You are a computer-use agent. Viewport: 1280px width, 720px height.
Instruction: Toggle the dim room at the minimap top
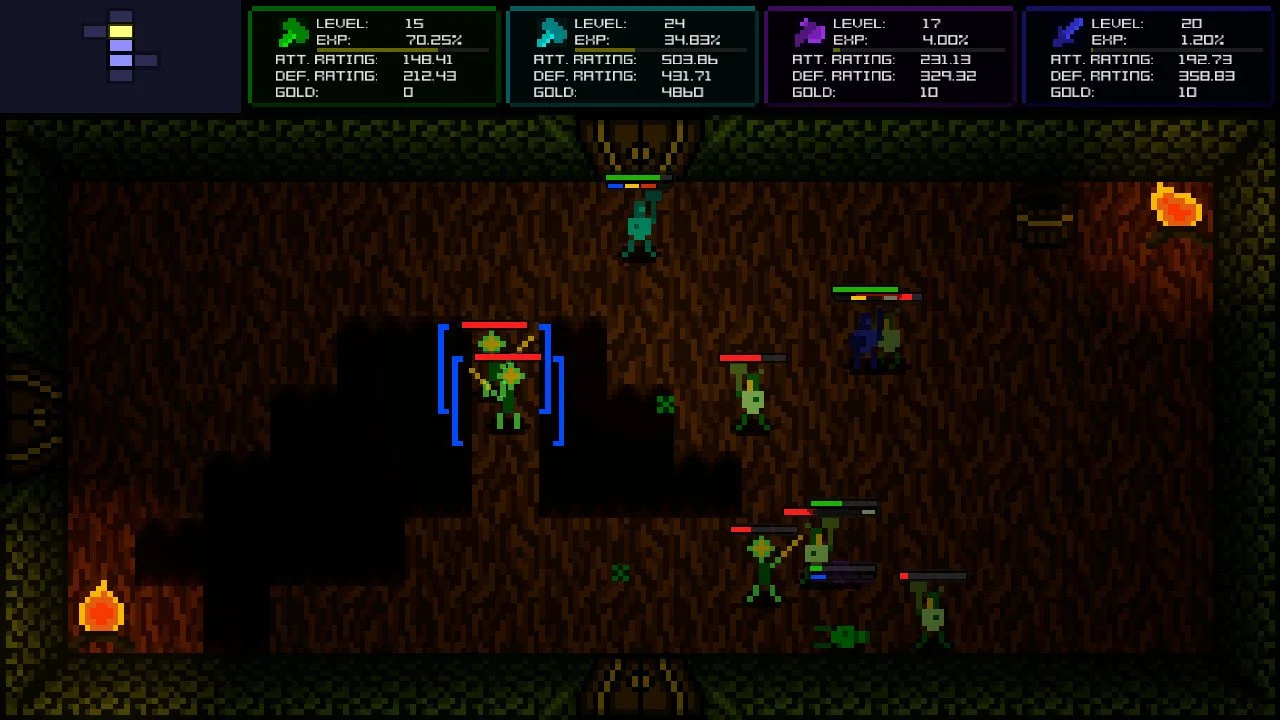click(122, 17)
